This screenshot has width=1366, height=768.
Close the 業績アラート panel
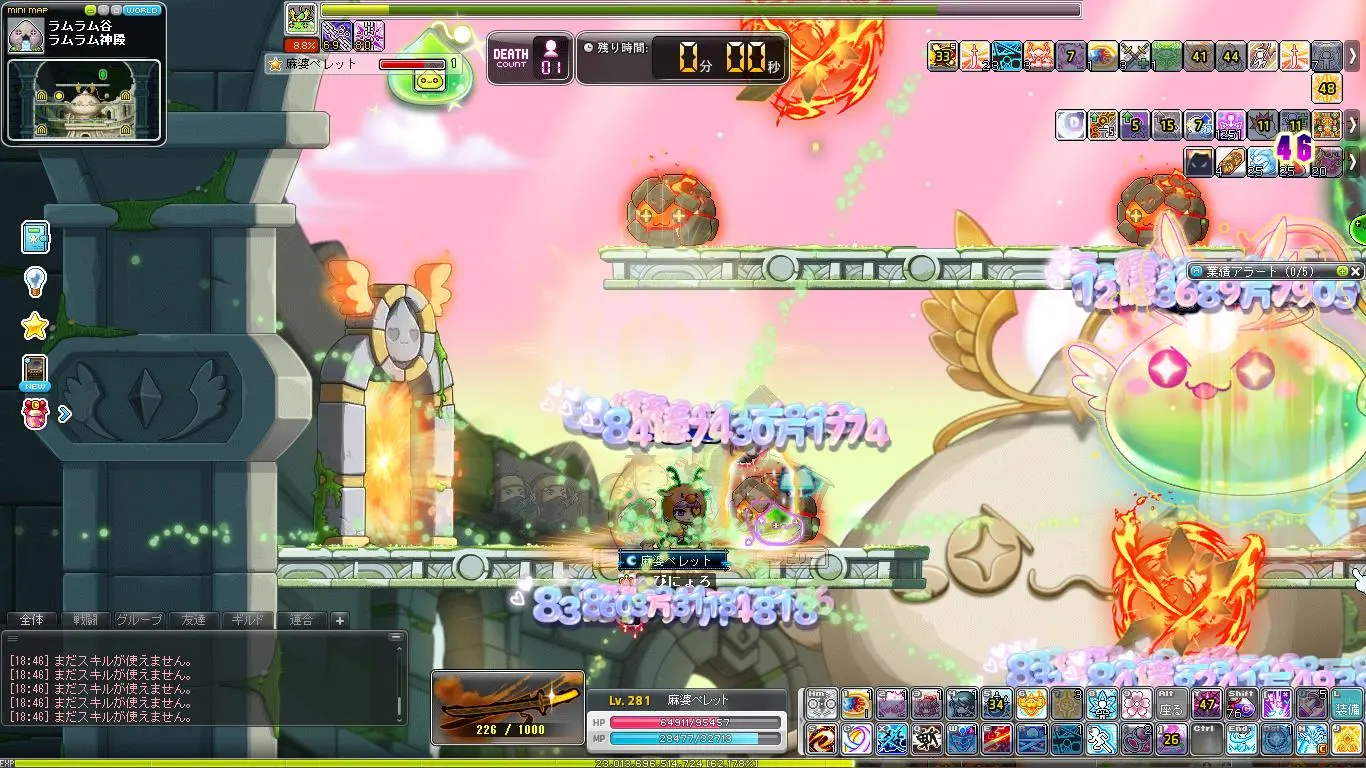coord(1355,271)
